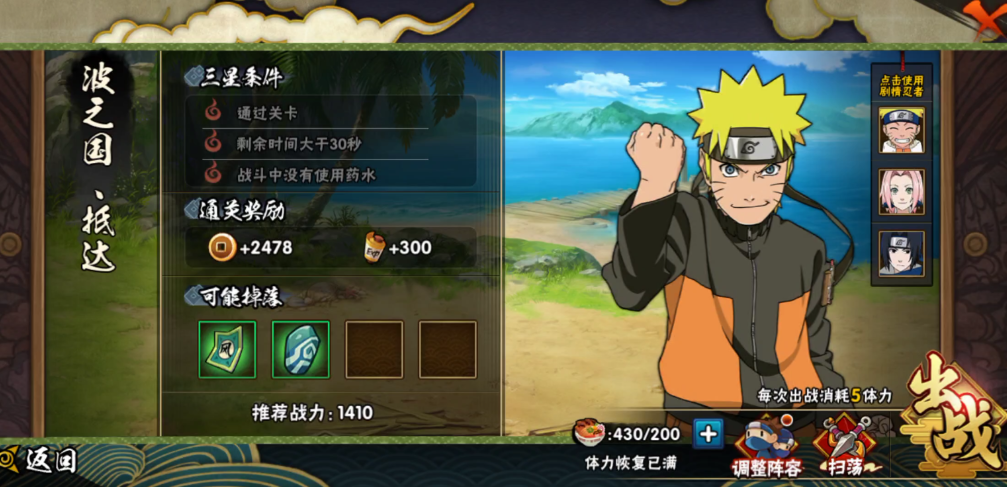Image resolution: width=1007 pixels, height=487 pixels.
Task: Inspect the green scroll drop item
Action: pyautogui.click(x=227, y=349)
